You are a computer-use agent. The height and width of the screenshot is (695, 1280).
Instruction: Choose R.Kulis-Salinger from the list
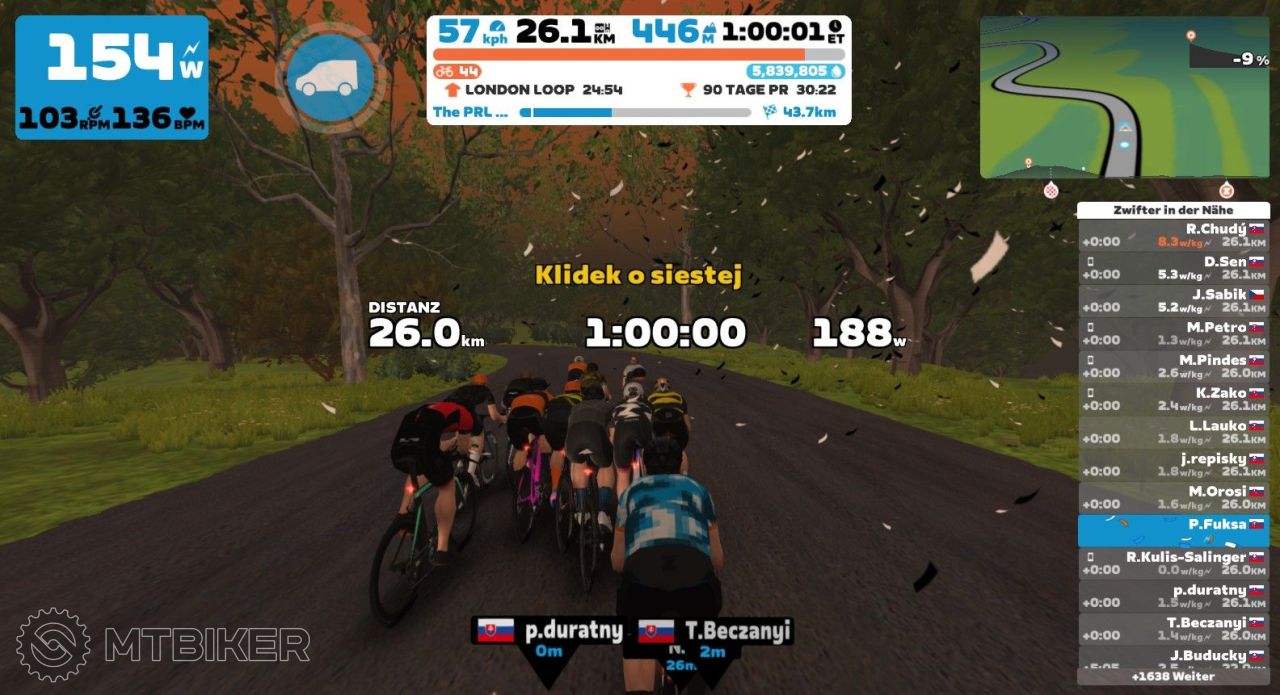pyautogui.click(x=1173, y=563)
